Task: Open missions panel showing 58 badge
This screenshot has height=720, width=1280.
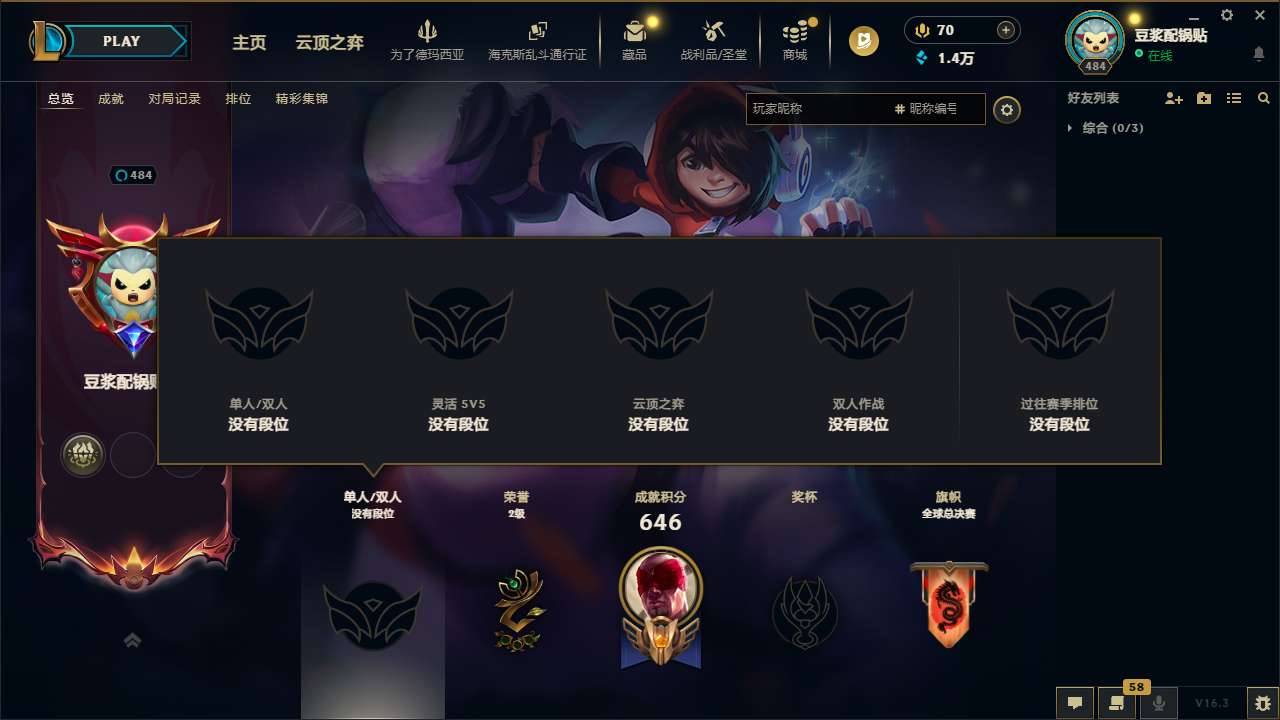Action: pos(1117,703)
